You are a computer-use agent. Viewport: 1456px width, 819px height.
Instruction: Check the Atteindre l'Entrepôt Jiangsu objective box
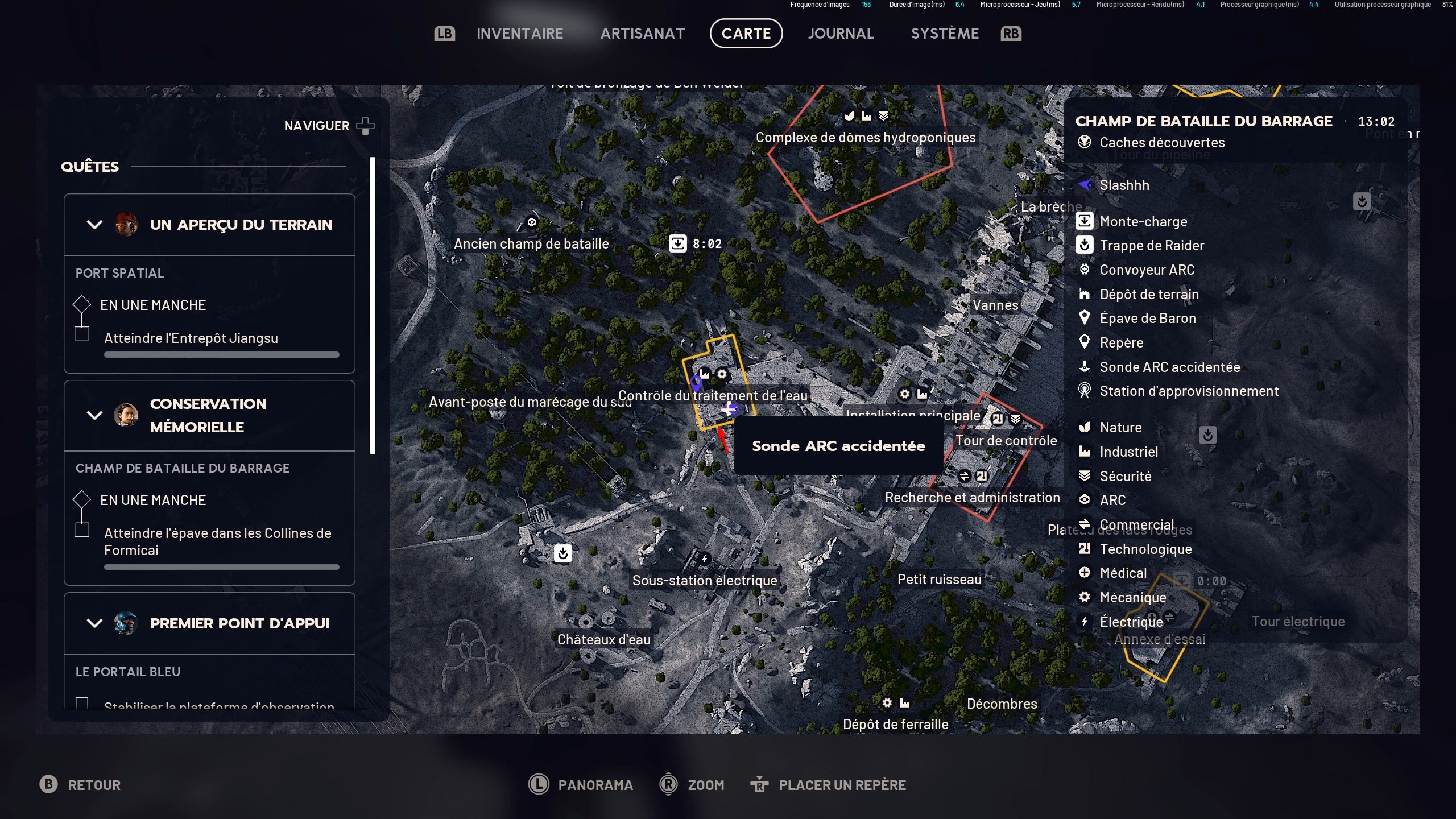point(82,335)
